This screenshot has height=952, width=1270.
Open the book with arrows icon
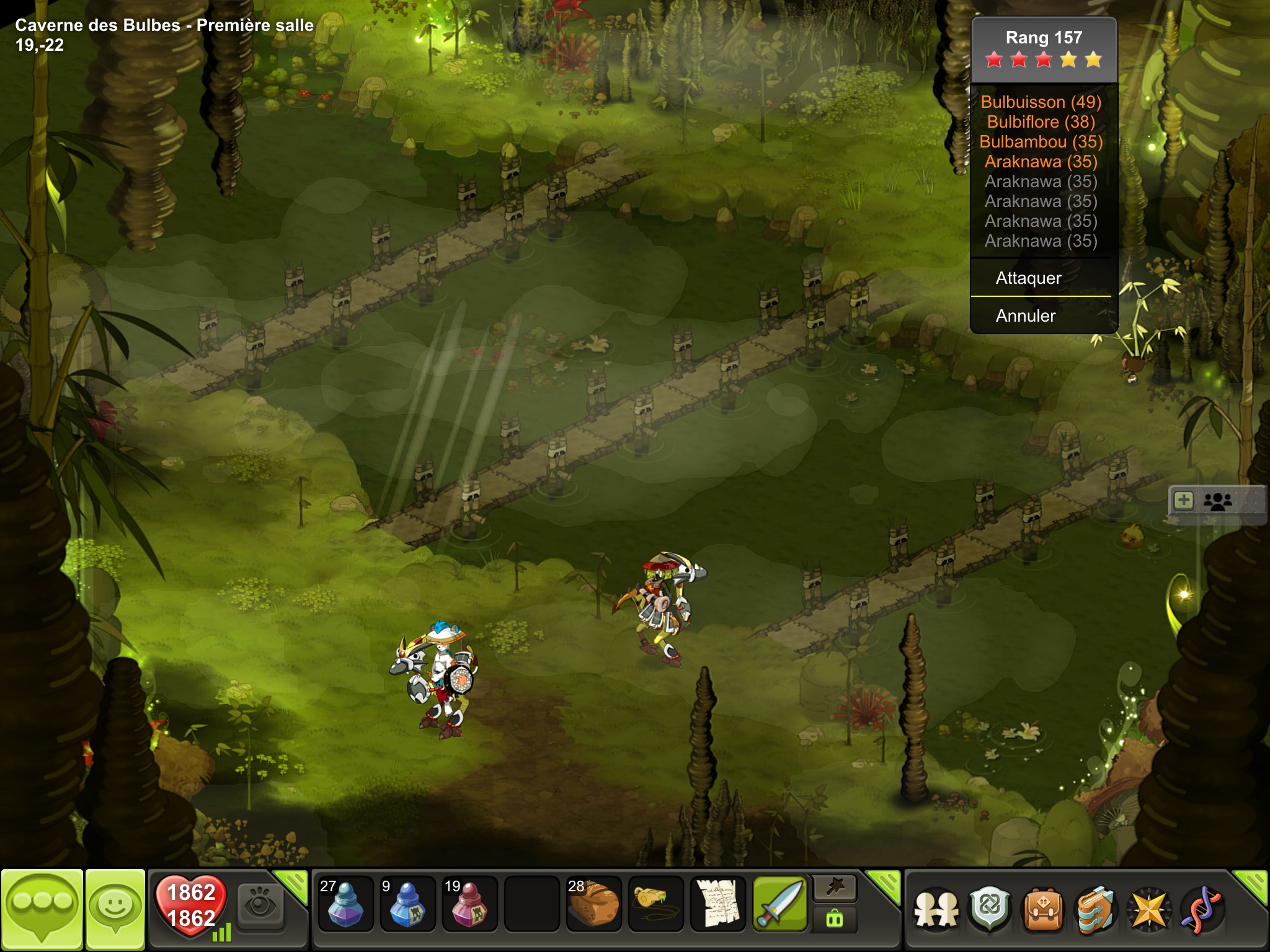coord(1096,910)
